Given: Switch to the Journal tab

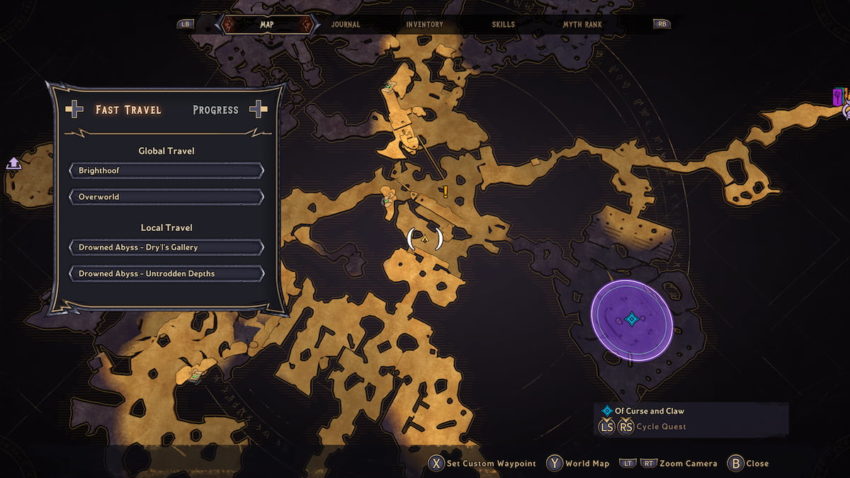Looking at the screenshot, I should pos(345,24).
